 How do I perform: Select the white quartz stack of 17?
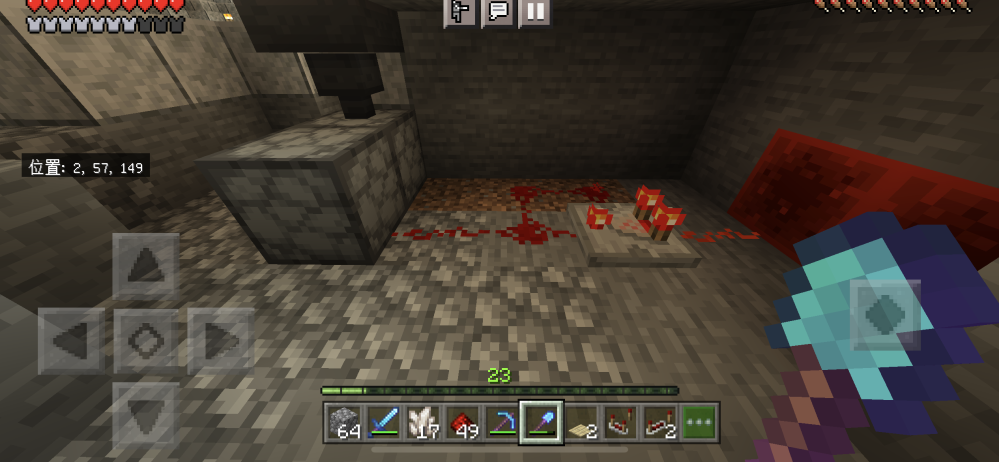[x=424, y=423]
